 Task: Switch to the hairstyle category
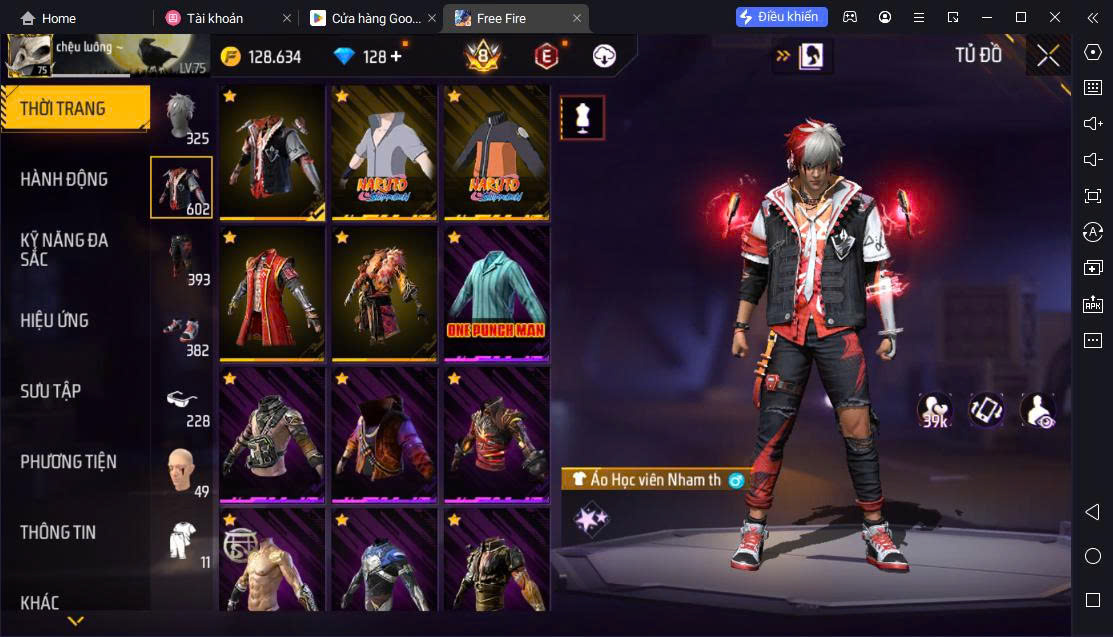(x=181, y=116)
